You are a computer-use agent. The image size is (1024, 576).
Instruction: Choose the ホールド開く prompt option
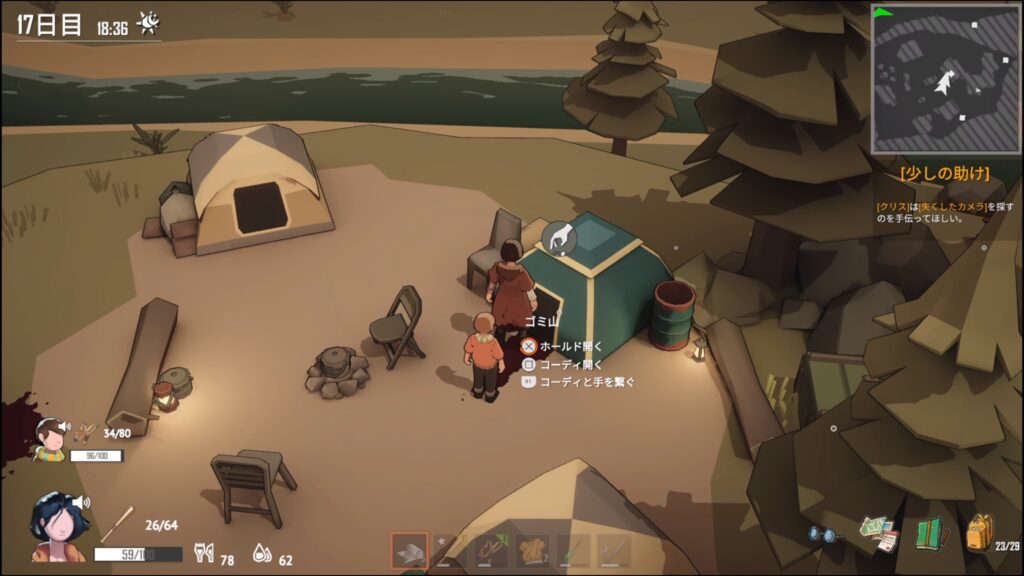click(x=571, y=346)
